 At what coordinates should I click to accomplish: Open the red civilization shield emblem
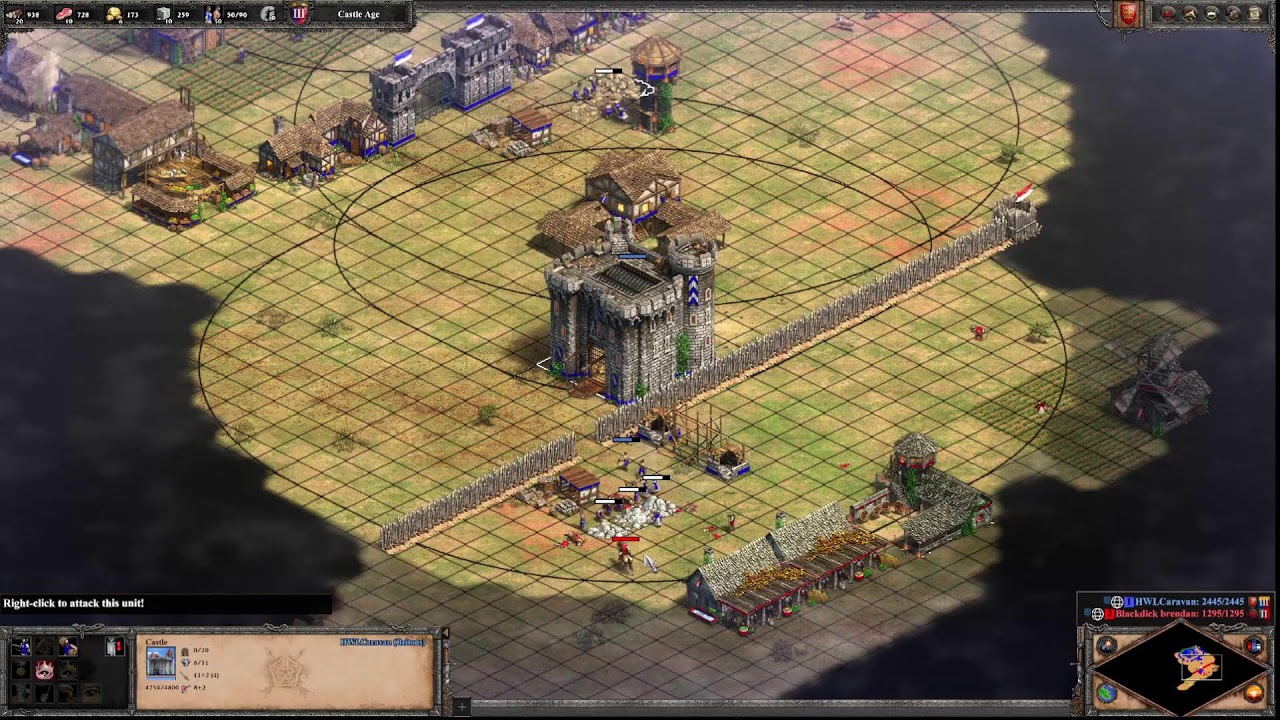point(1128,14)
